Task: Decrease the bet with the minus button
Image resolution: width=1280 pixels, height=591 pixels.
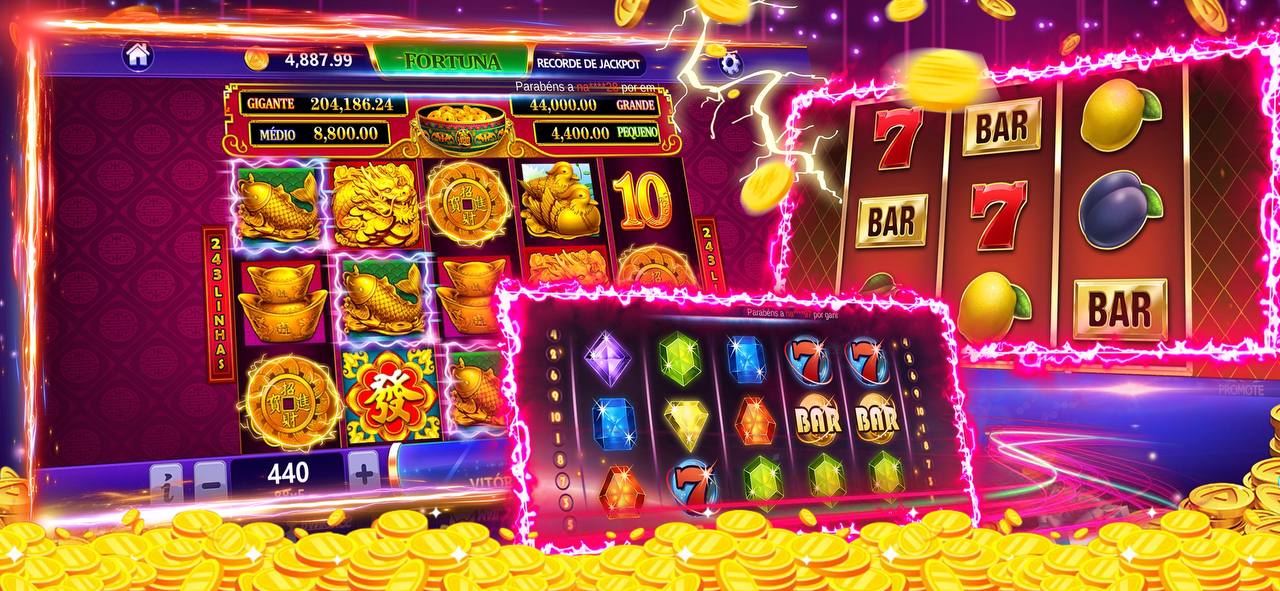Action: pyautogui.click(x=210, y=479)
